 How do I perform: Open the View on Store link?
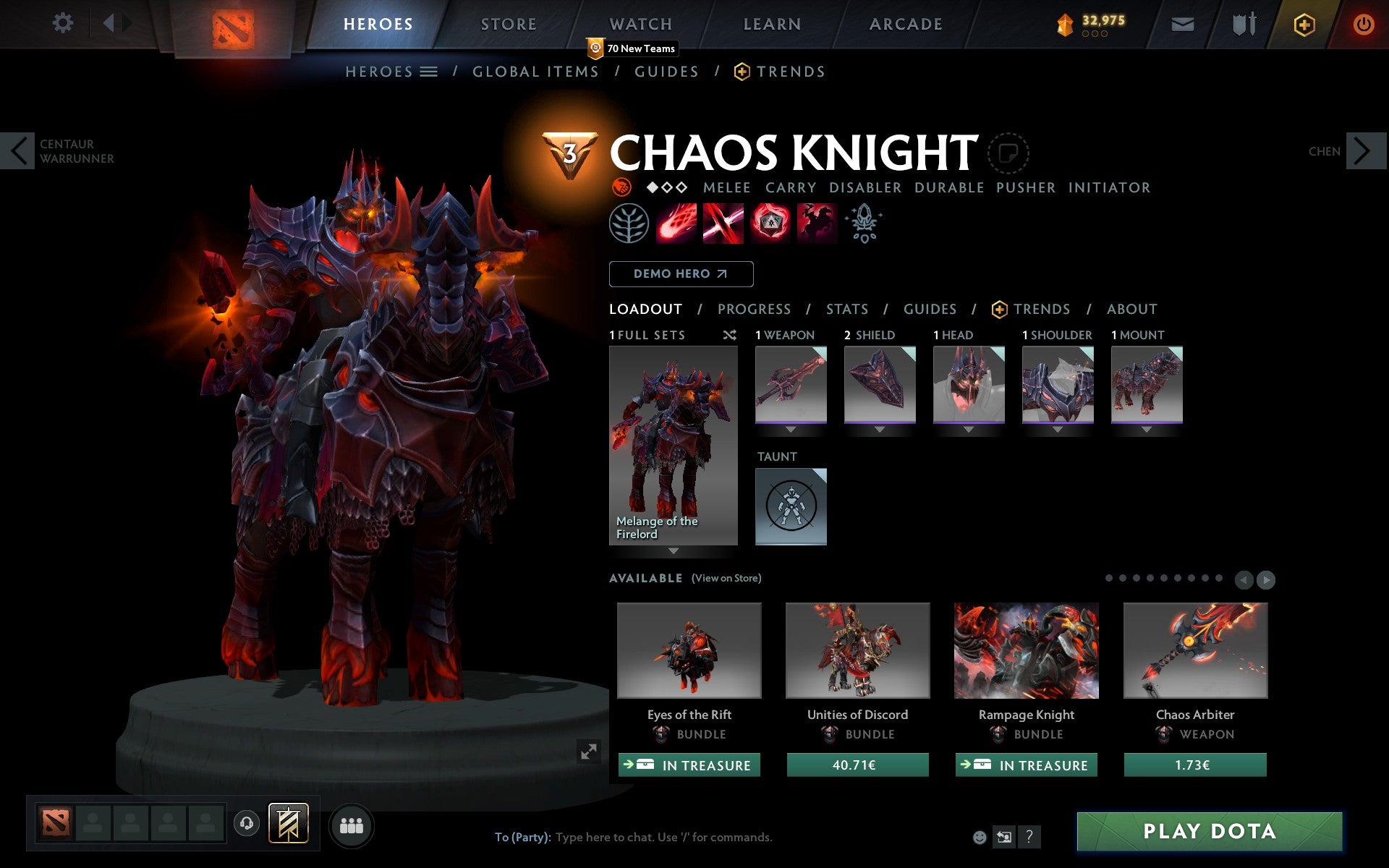(x=726, y=578)
